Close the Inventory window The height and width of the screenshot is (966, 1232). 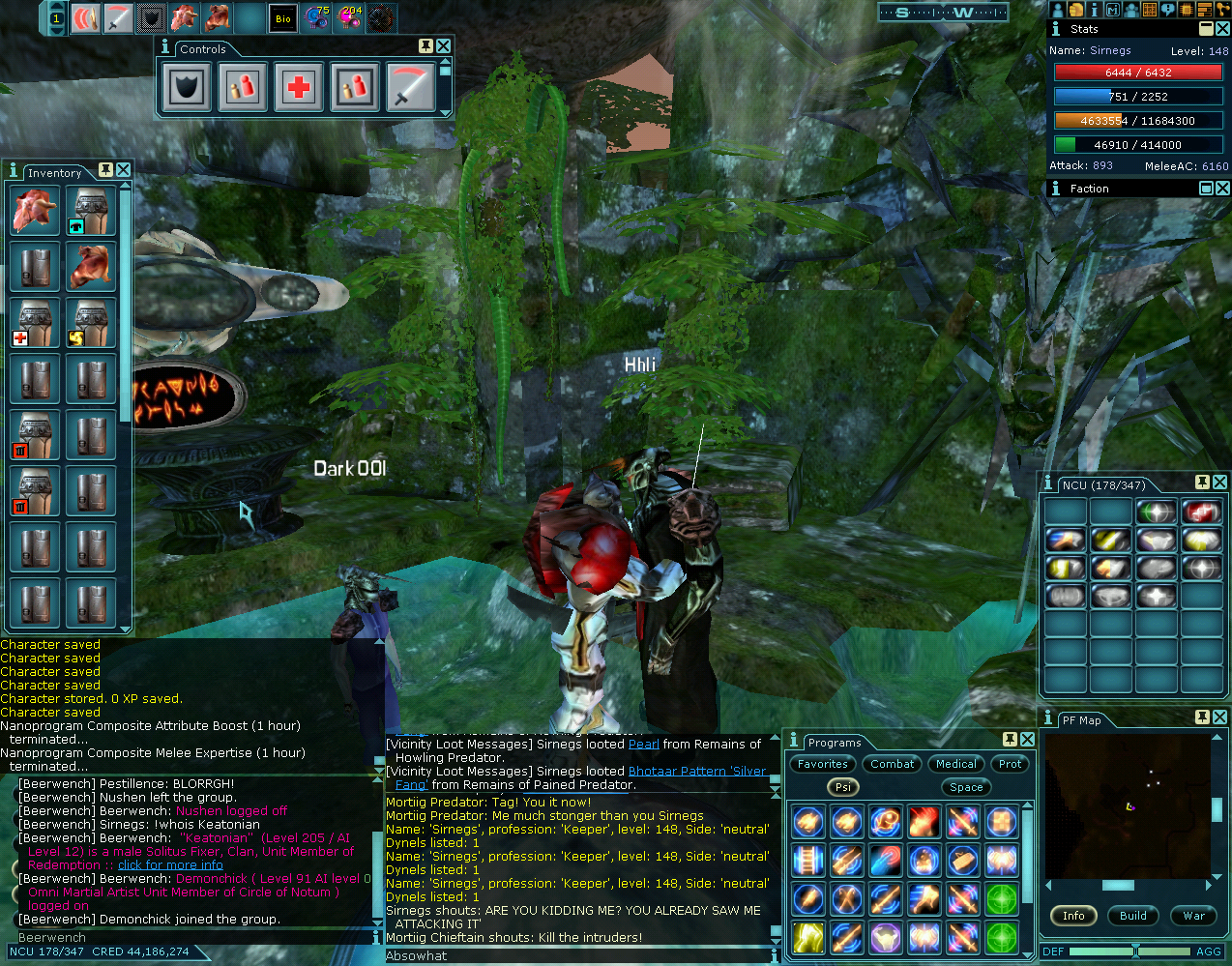tap(124, 170)
